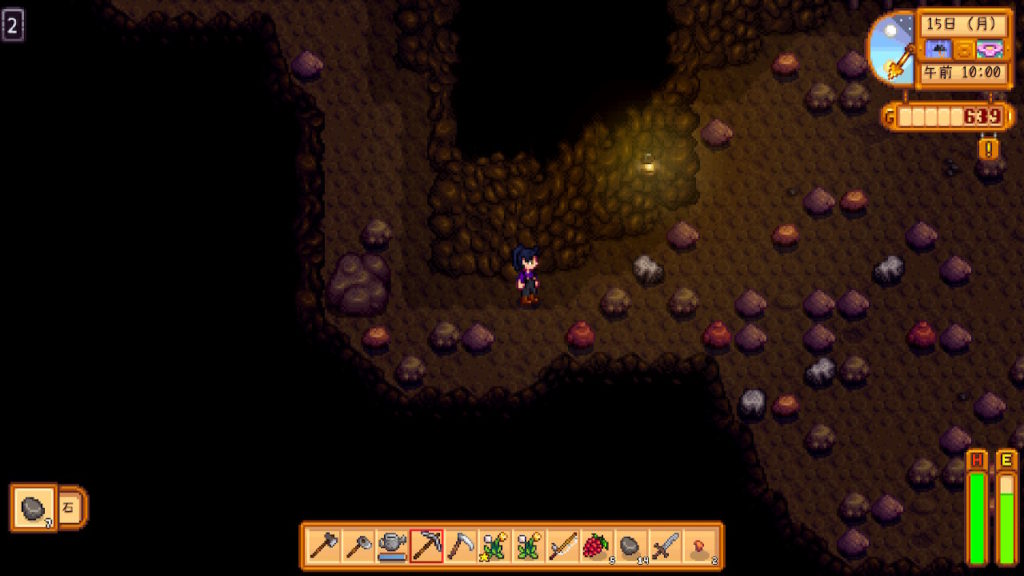Switch to the scythe
Viewport: 1024px width, 576px height.
click(x=461, y=546)
